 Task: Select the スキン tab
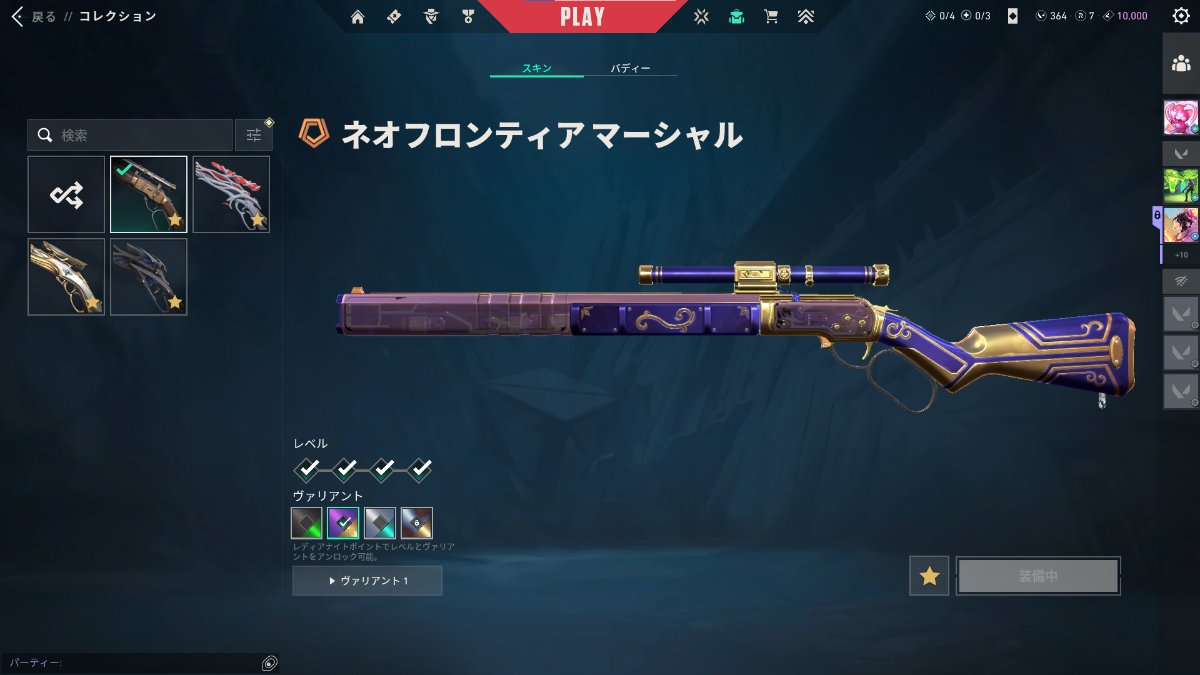point(537,69)
